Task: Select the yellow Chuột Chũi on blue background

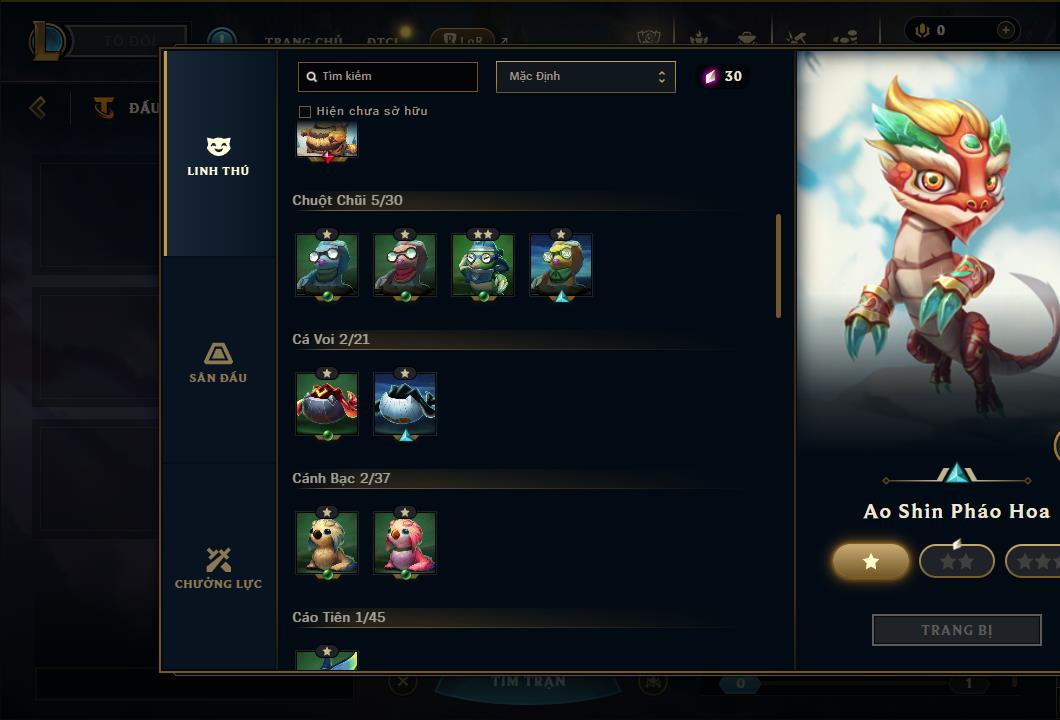Action: [561, 266]
